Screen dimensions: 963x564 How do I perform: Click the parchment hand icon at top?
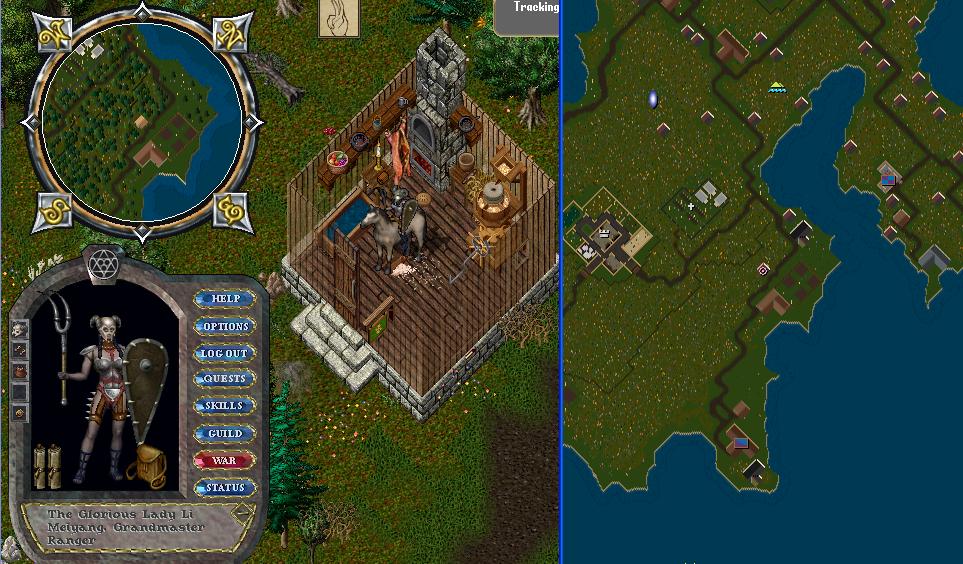(338, 19)
